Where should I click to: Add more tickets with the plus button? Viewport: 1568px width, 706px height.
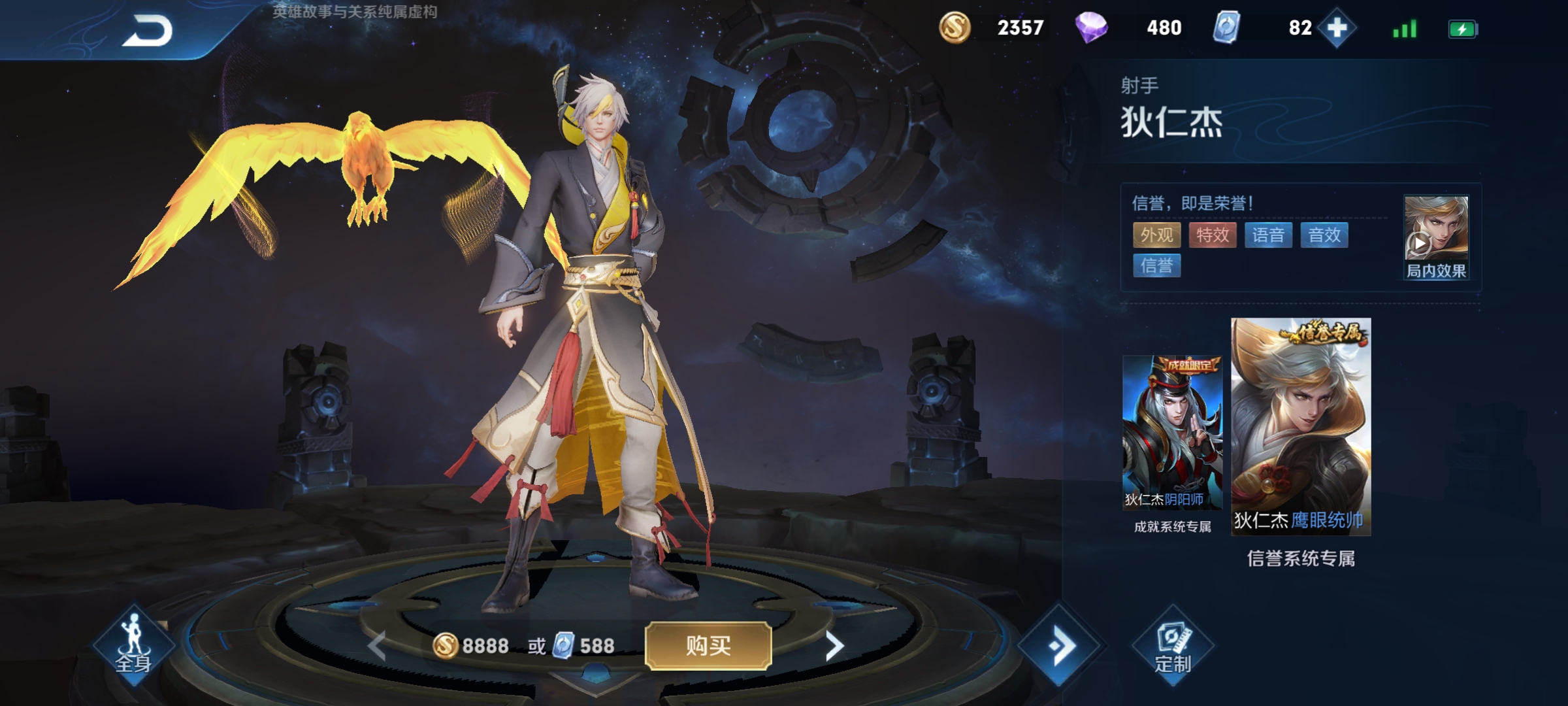pyautogui.click(x=1337, y=28)
